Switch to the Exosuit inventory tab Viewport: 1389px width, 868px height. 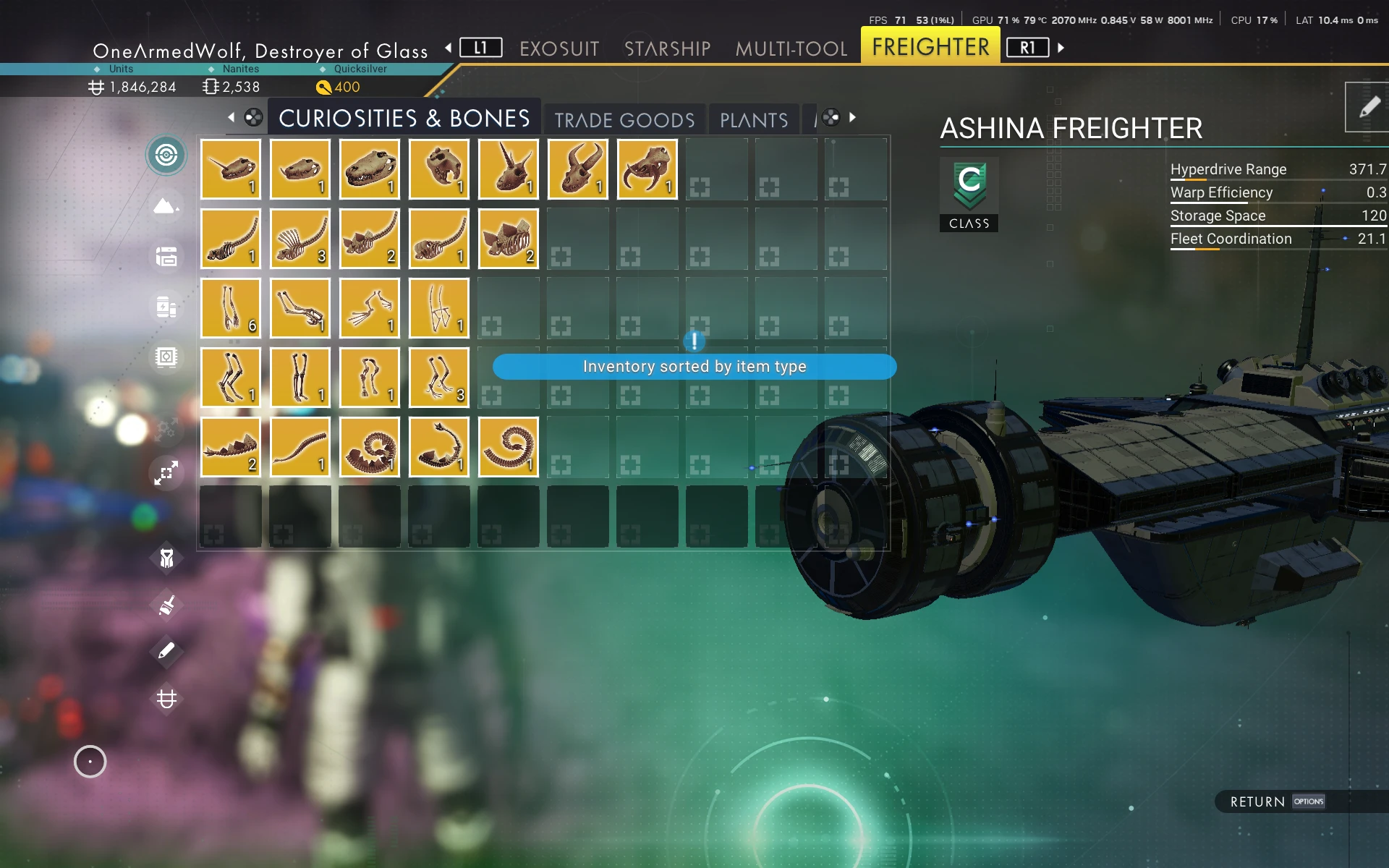point(559,48)
